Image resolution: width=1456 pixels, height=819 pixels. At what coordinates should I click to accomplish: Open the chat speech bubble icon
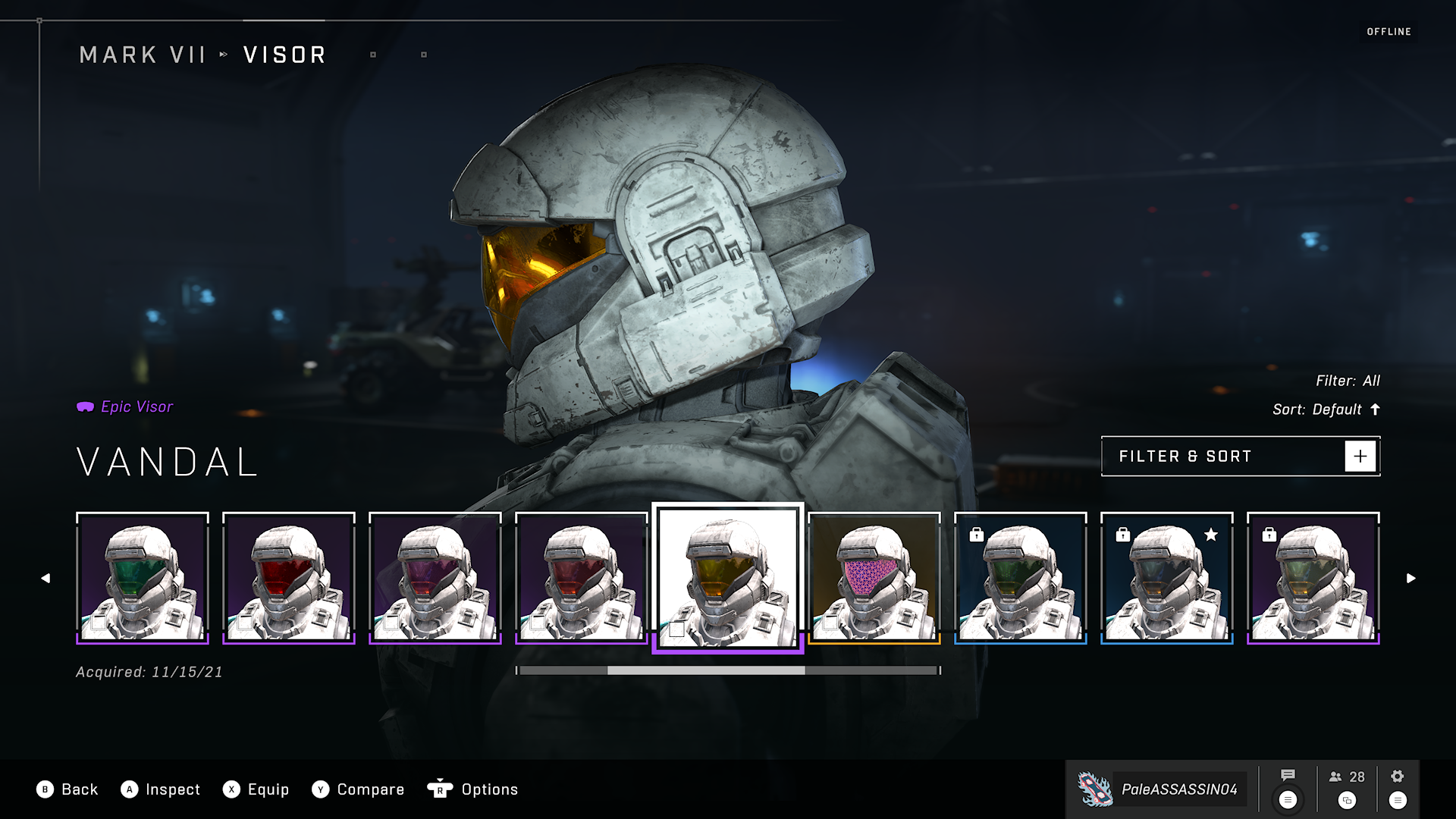click(1288, 776)
